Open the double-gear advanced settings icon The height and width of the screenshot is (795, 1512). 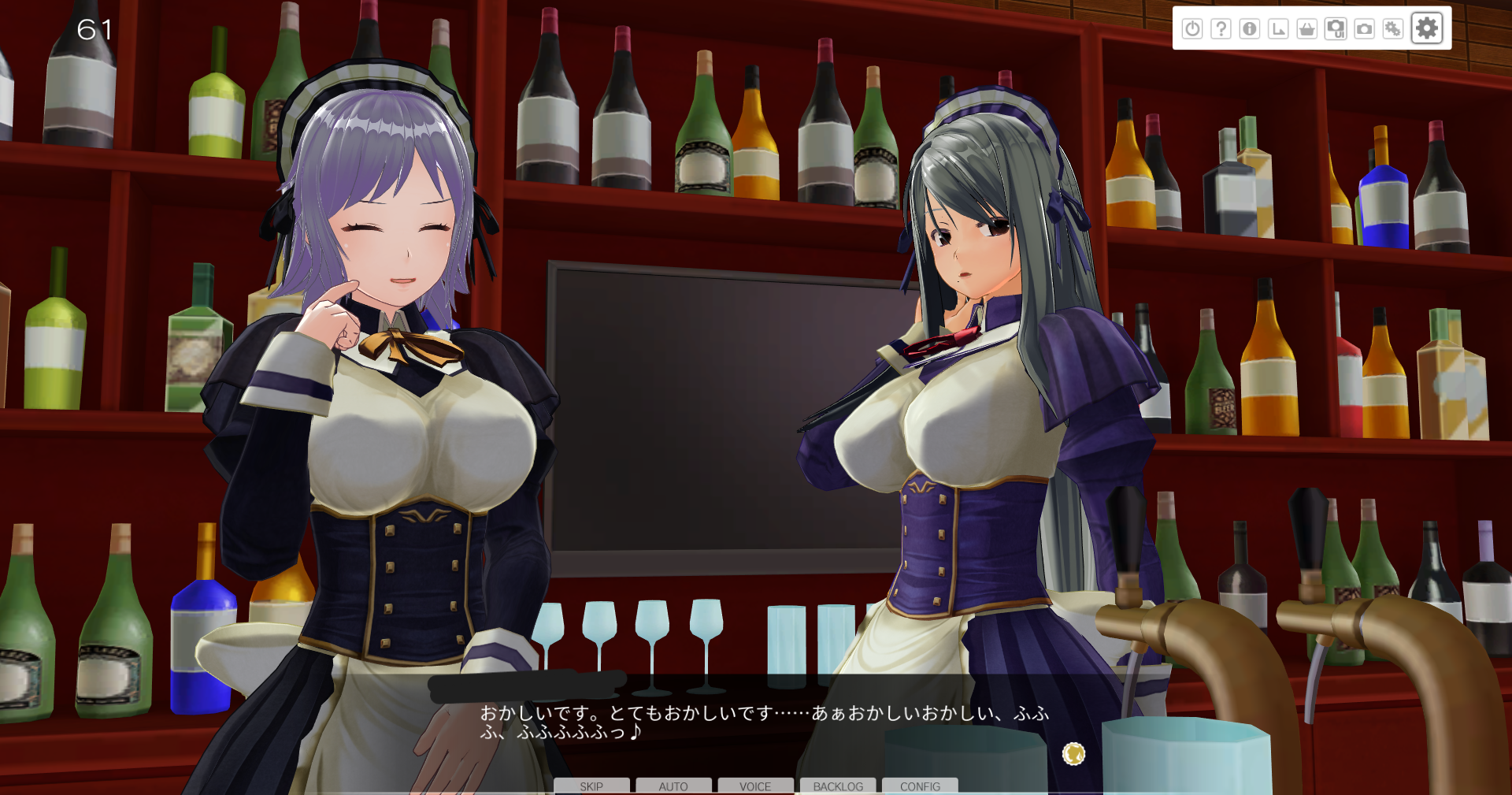click(1393, 29)
